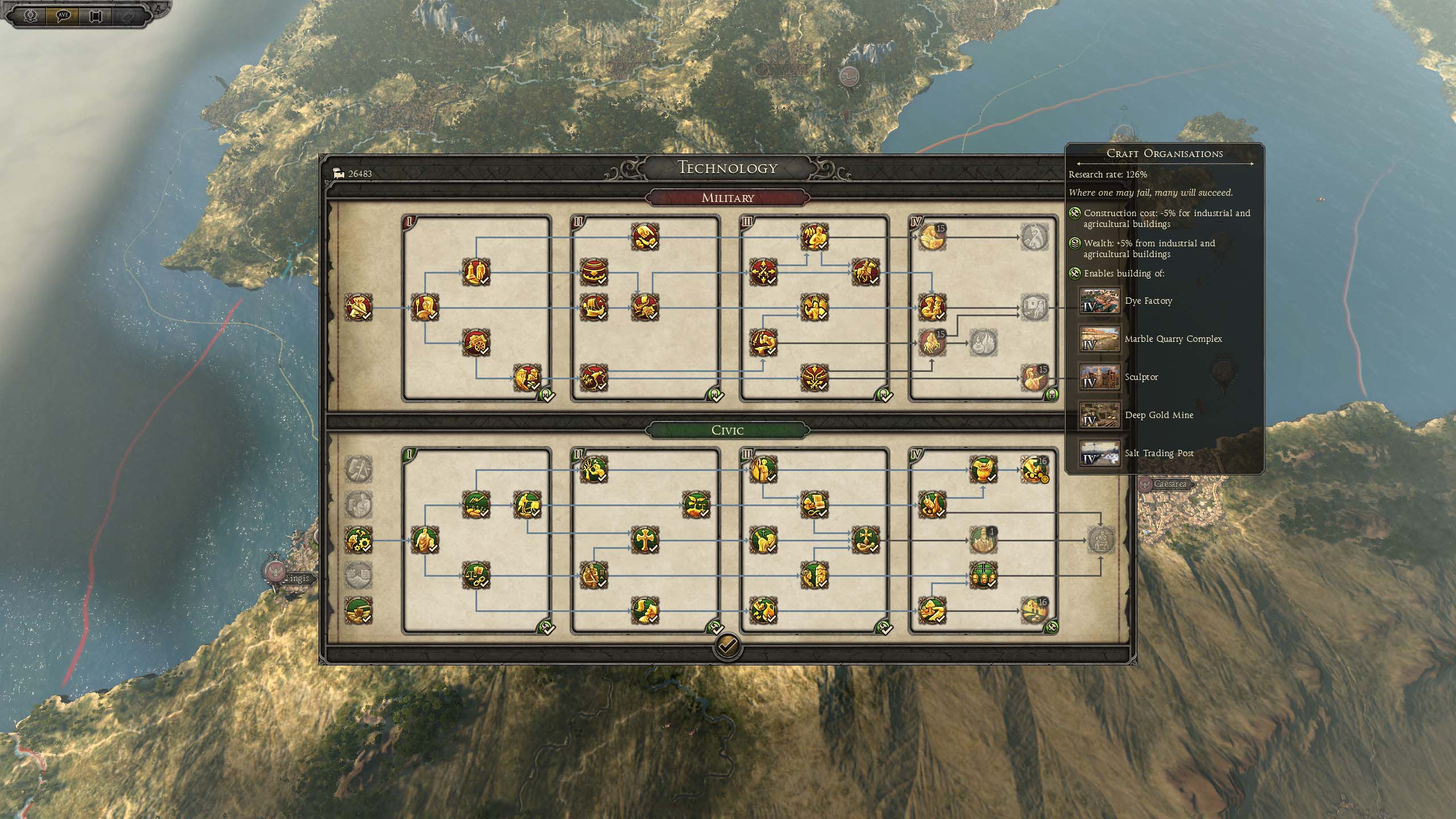Select the greyed seated statue final civic technology
Image resolution: width=1456 pixels, height=819 pixels.
pyautogui.click(x=1101, y=540)
